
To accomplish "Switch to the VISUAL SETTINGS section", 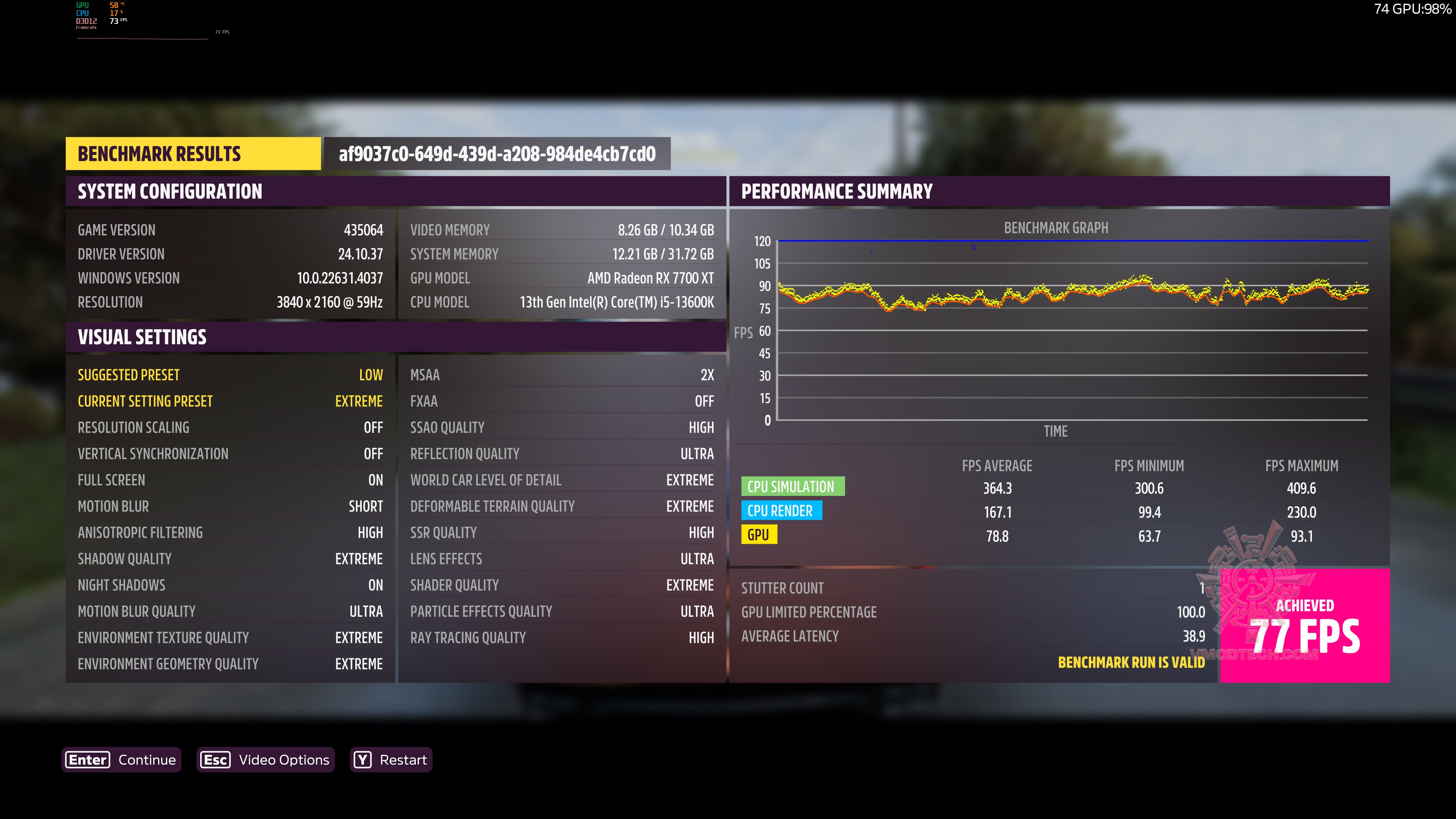I will click(x=143, y=337).
